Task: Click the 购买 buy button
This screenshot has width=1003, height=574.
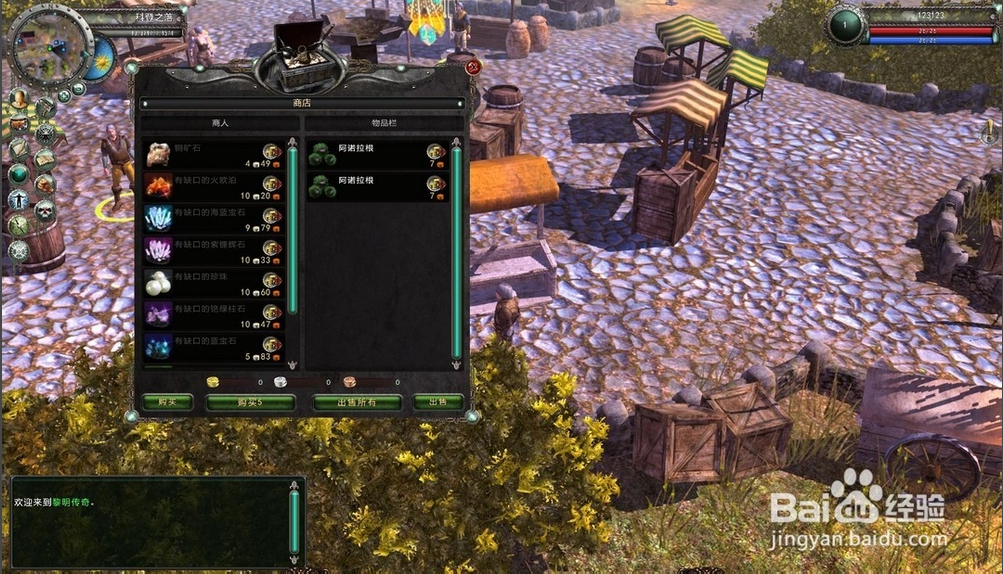Action: click(167, 402)
